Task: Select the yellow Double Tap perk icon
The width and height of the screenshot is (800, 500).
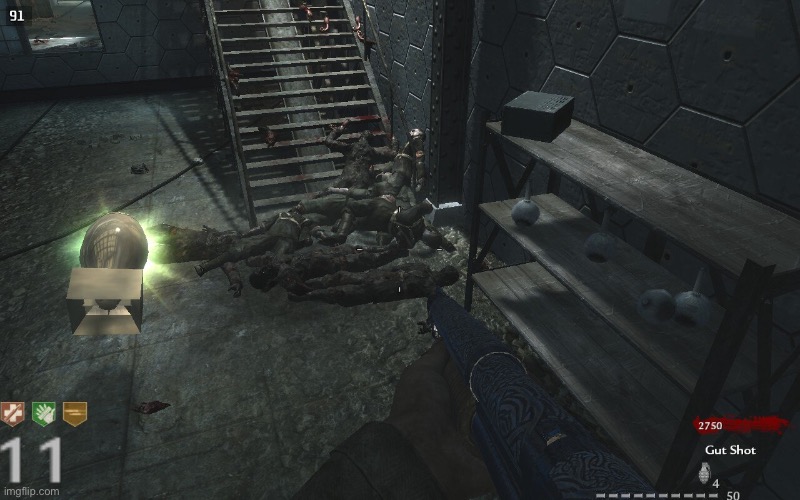Action: click(75, 414)
